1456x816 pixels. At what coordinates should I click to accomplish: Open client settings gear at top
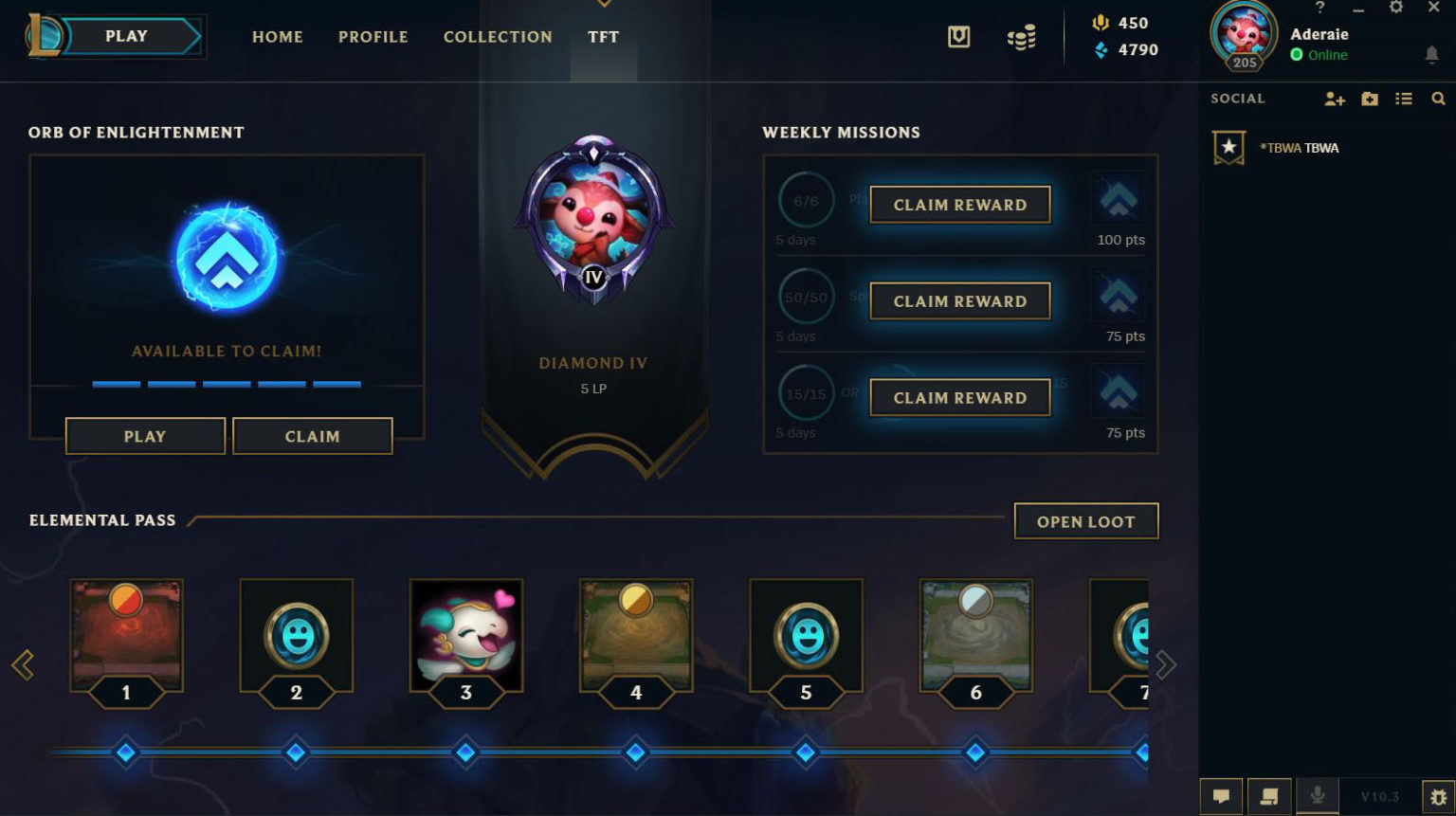[x=1395, y=8]
